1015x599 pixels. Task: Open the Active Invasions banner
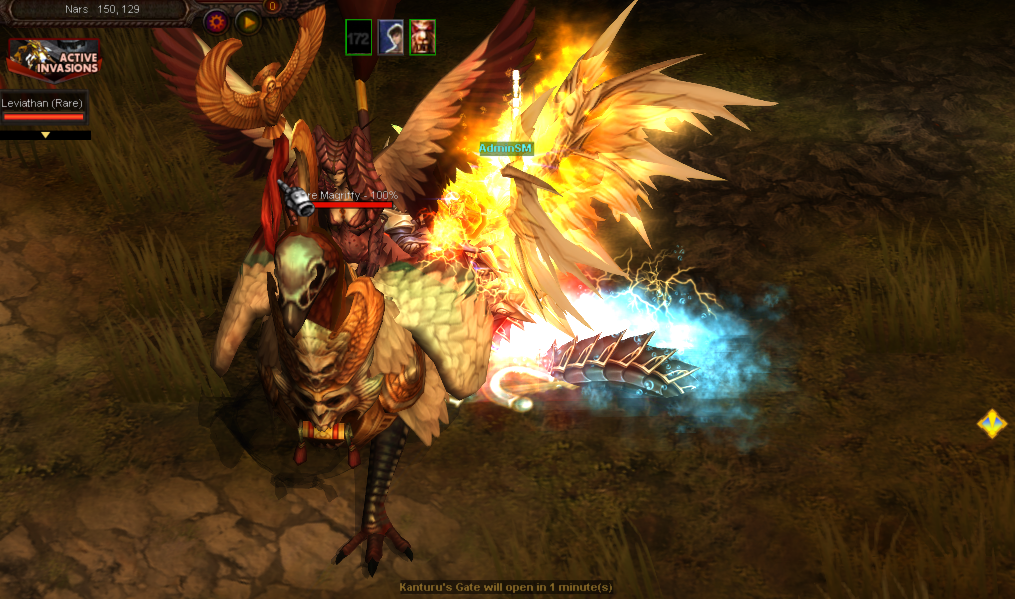point(55,61)
